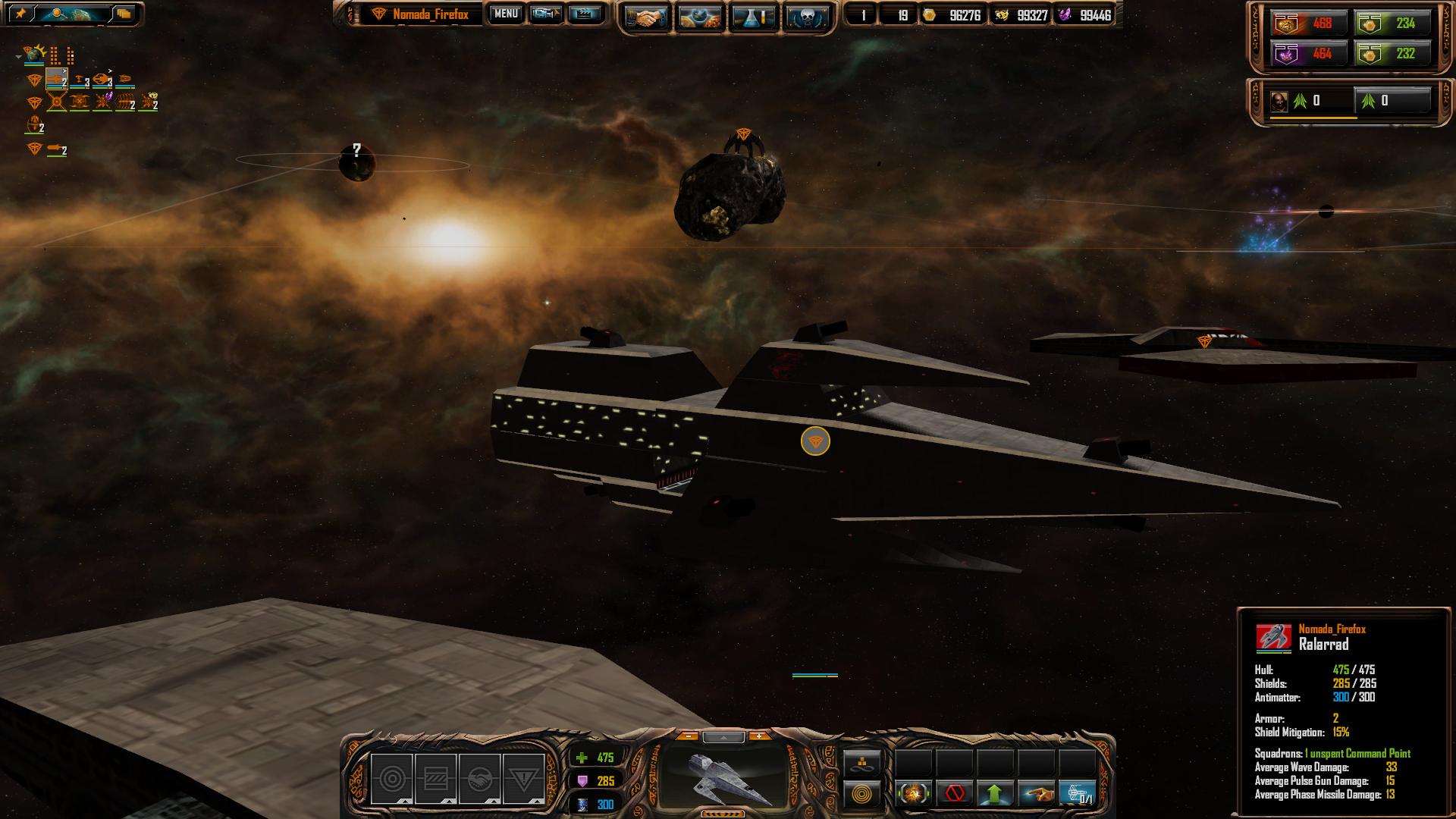Click the stacked folders icon
The height and width of the screenshot is (819, 1456).
123,14
